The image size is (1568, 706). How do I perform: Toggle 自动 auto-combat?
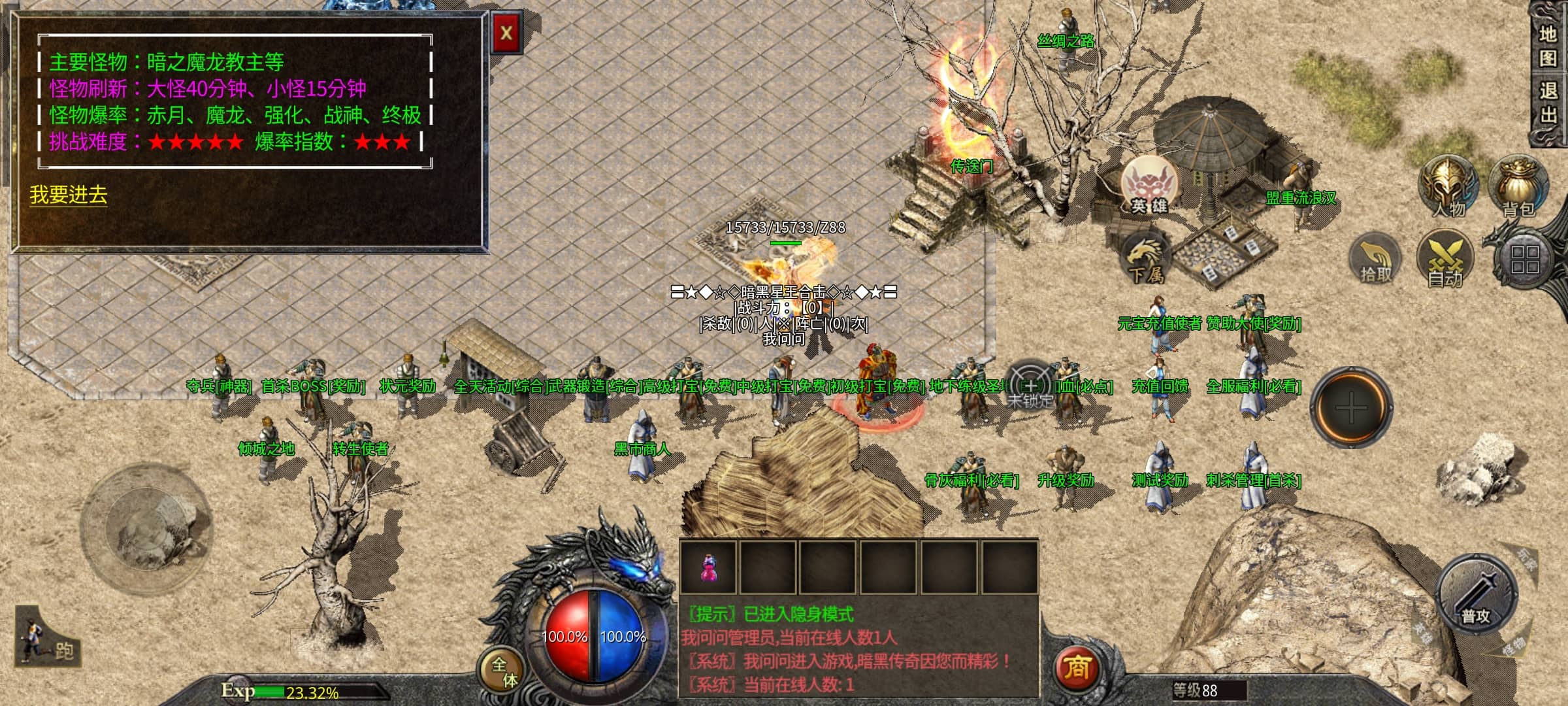pos(1445,260)
